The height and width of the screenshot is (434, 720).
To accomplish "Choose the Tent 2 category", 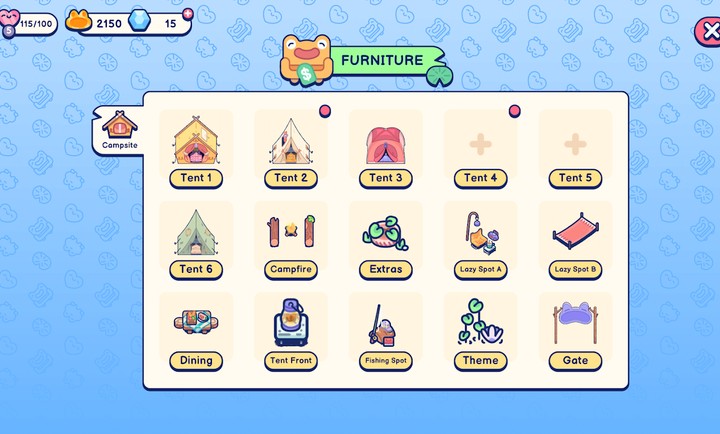I will point(291,148).
